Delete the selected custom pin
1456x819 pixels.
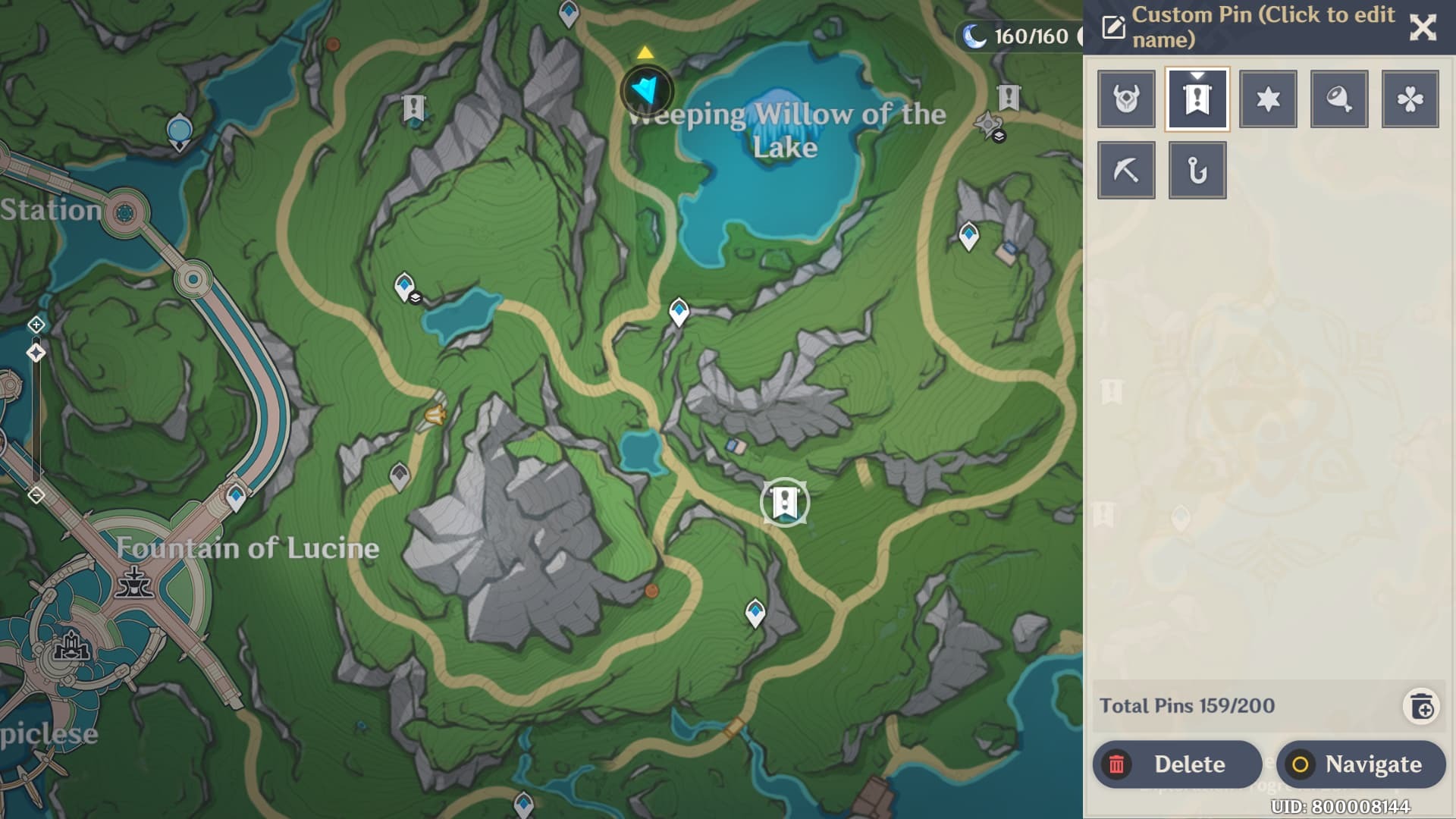tap(1176, 764)
